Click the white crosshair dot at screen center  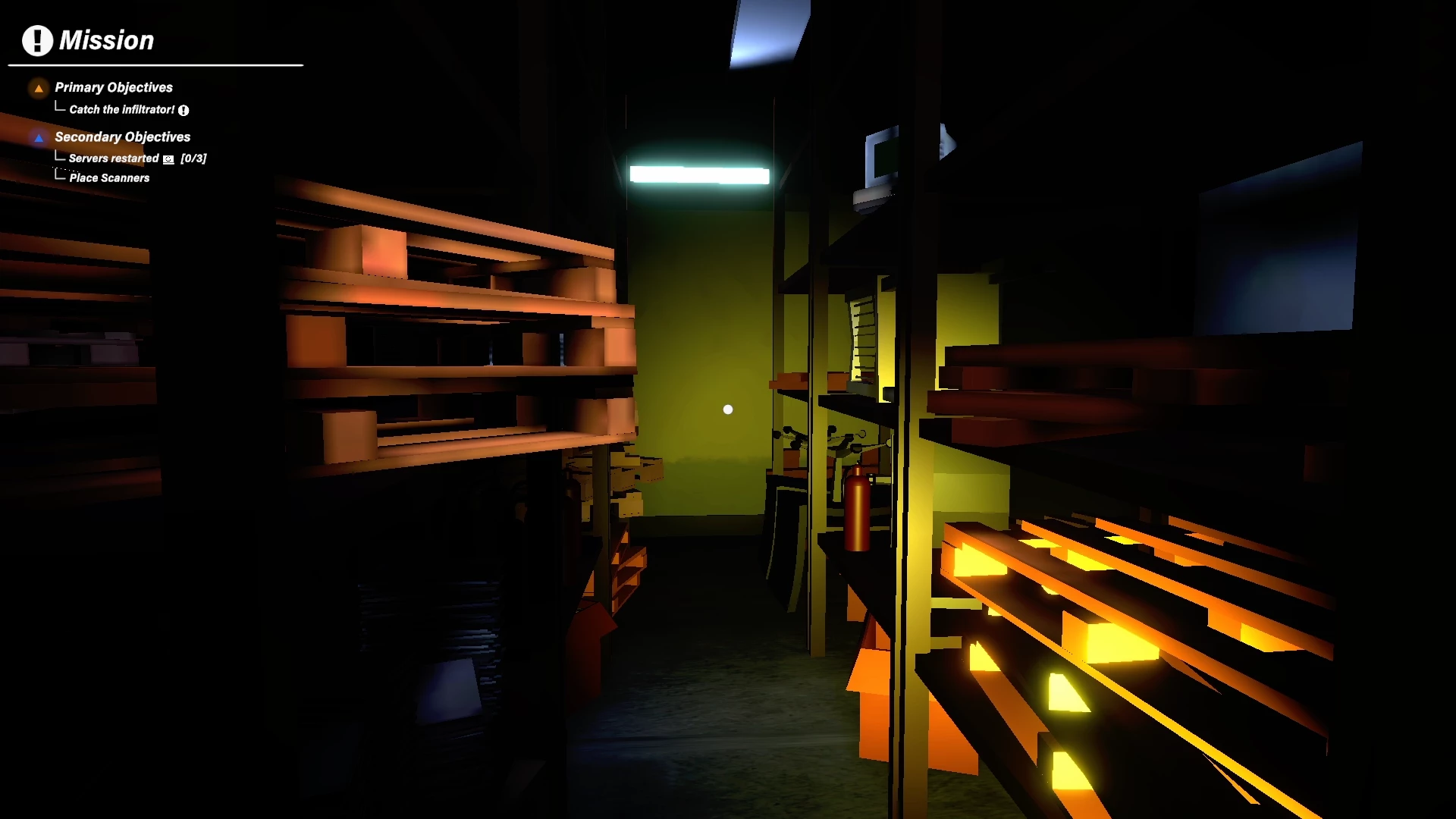point(728,409)
